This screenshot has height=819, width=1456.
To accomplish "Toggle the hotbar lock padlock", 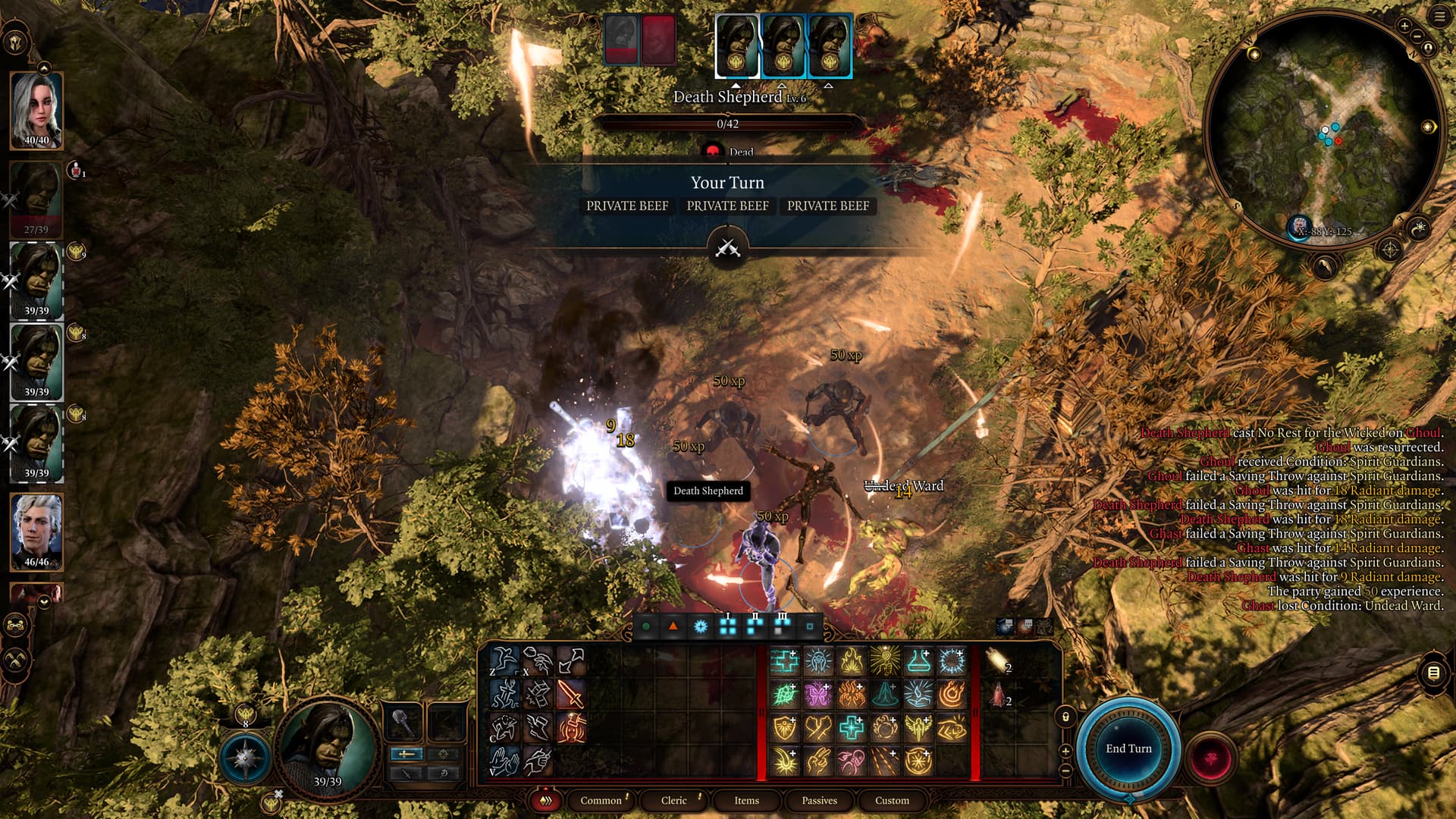I will click(x=1065, y=717).
